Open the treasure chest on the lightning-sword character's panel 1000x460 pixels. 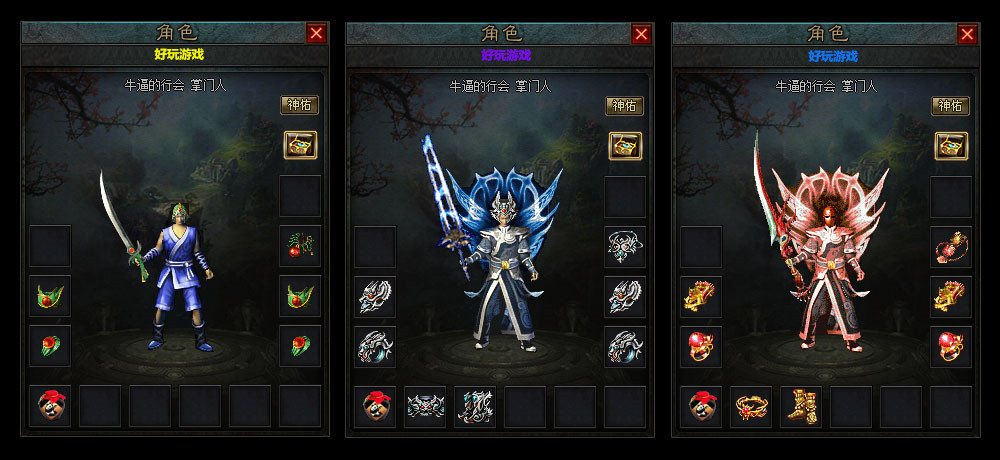625,146
